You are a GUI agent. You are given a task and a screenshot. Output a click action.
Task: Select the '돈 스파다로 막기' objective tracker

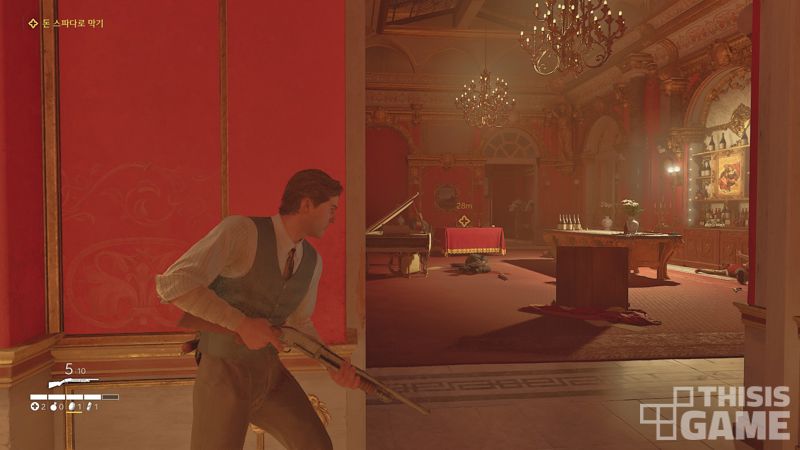[x=68, y=22]
